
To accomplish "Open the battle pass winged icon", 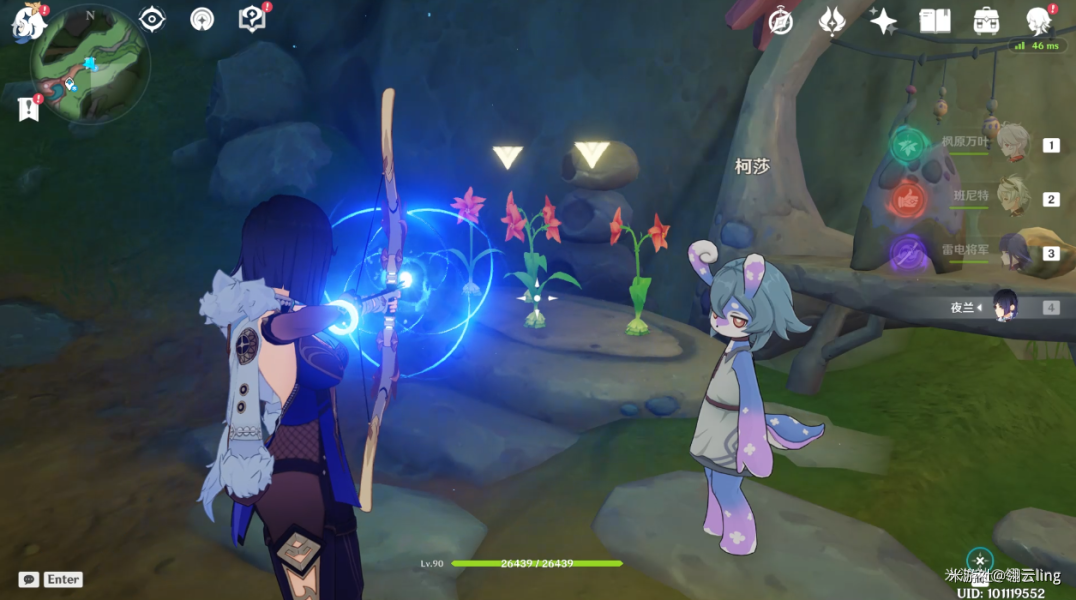I will 832,21.
